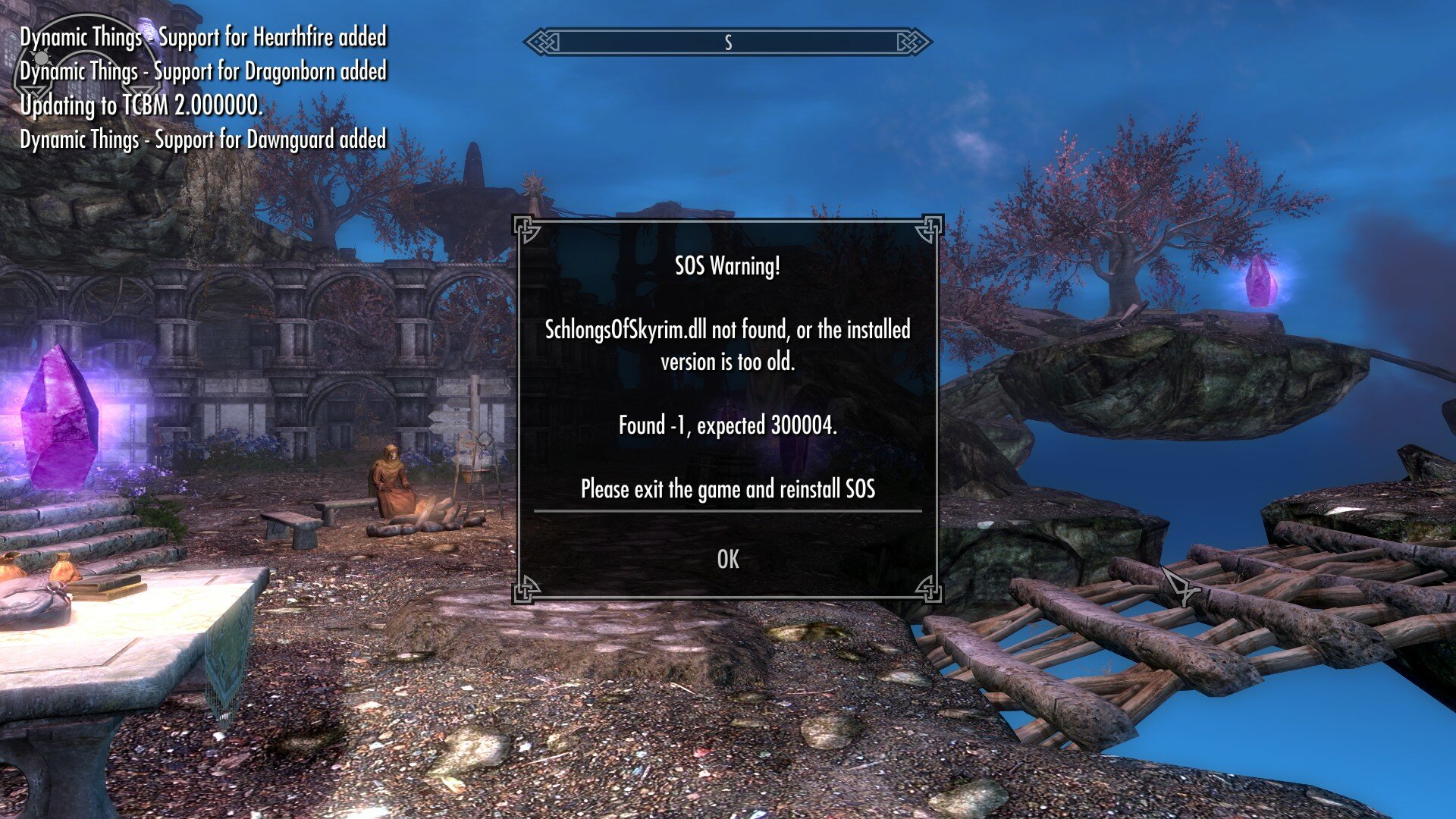This screenshot has height=819, width=1456.
Task: Select the 'Dynamic Things - Support for Hearthfire added' message
Action: pyautogui.click(x=203, y=36)
